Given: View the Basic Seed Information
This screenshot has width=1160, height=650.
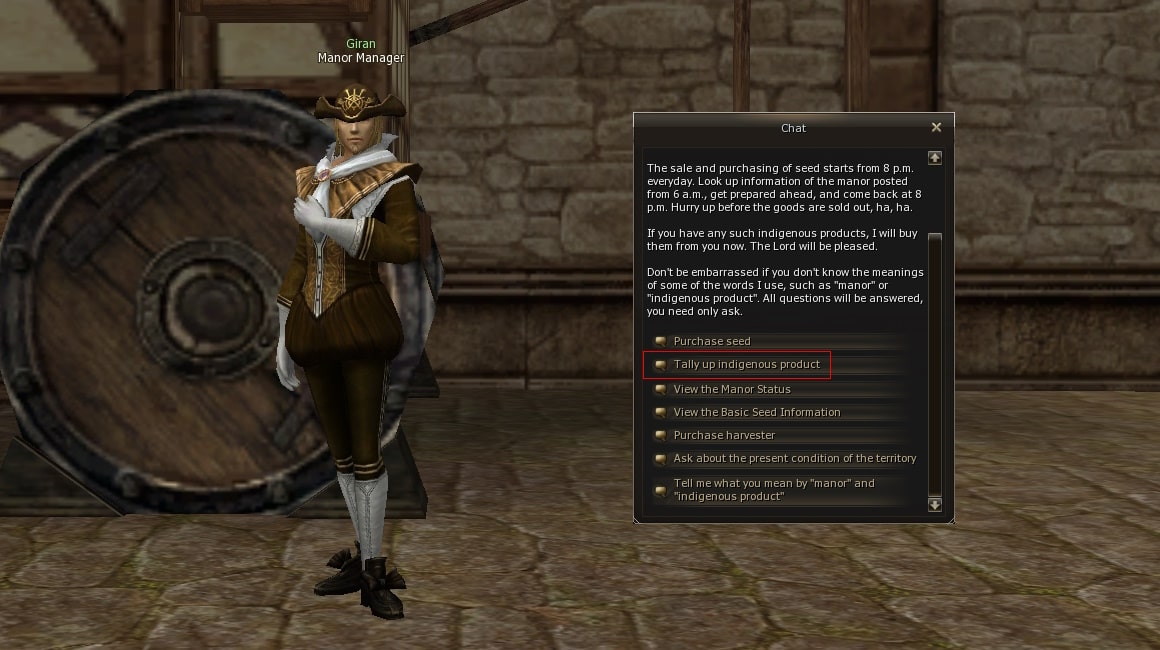Looking at the screenshot, I should click(756, 412).
